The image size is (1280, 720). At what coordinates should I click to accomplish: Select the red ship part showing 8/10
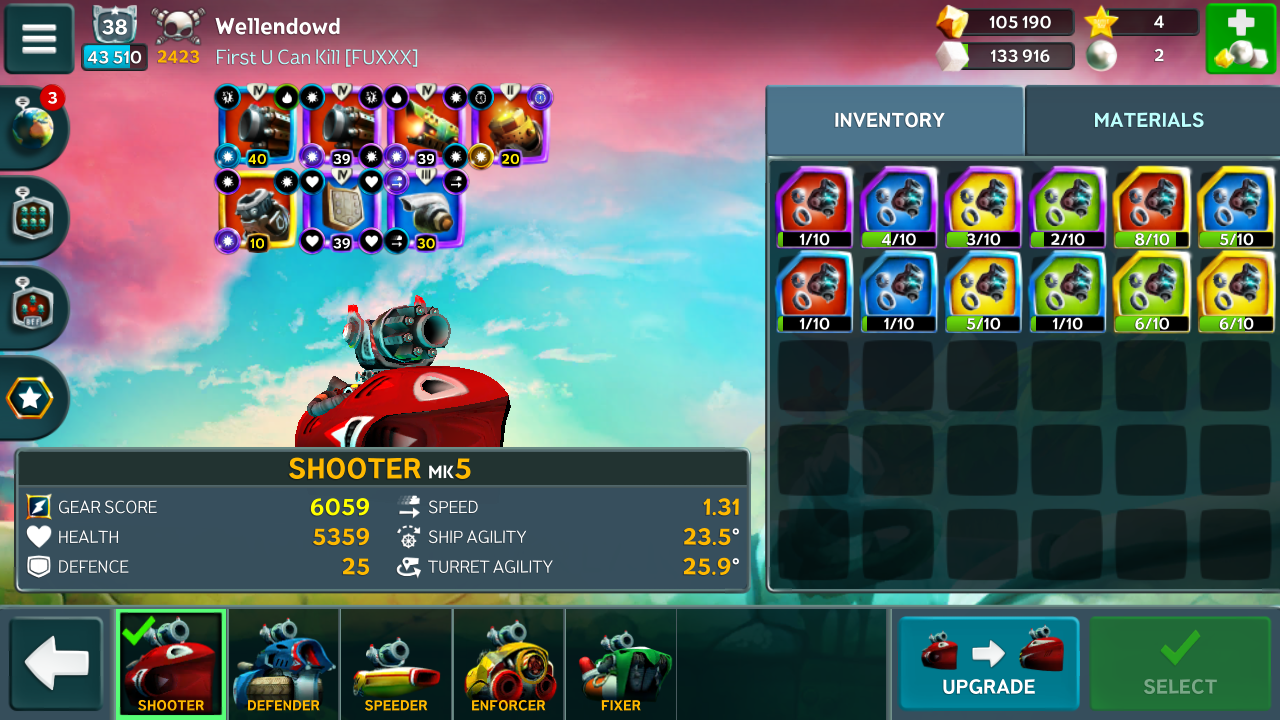1151,207
